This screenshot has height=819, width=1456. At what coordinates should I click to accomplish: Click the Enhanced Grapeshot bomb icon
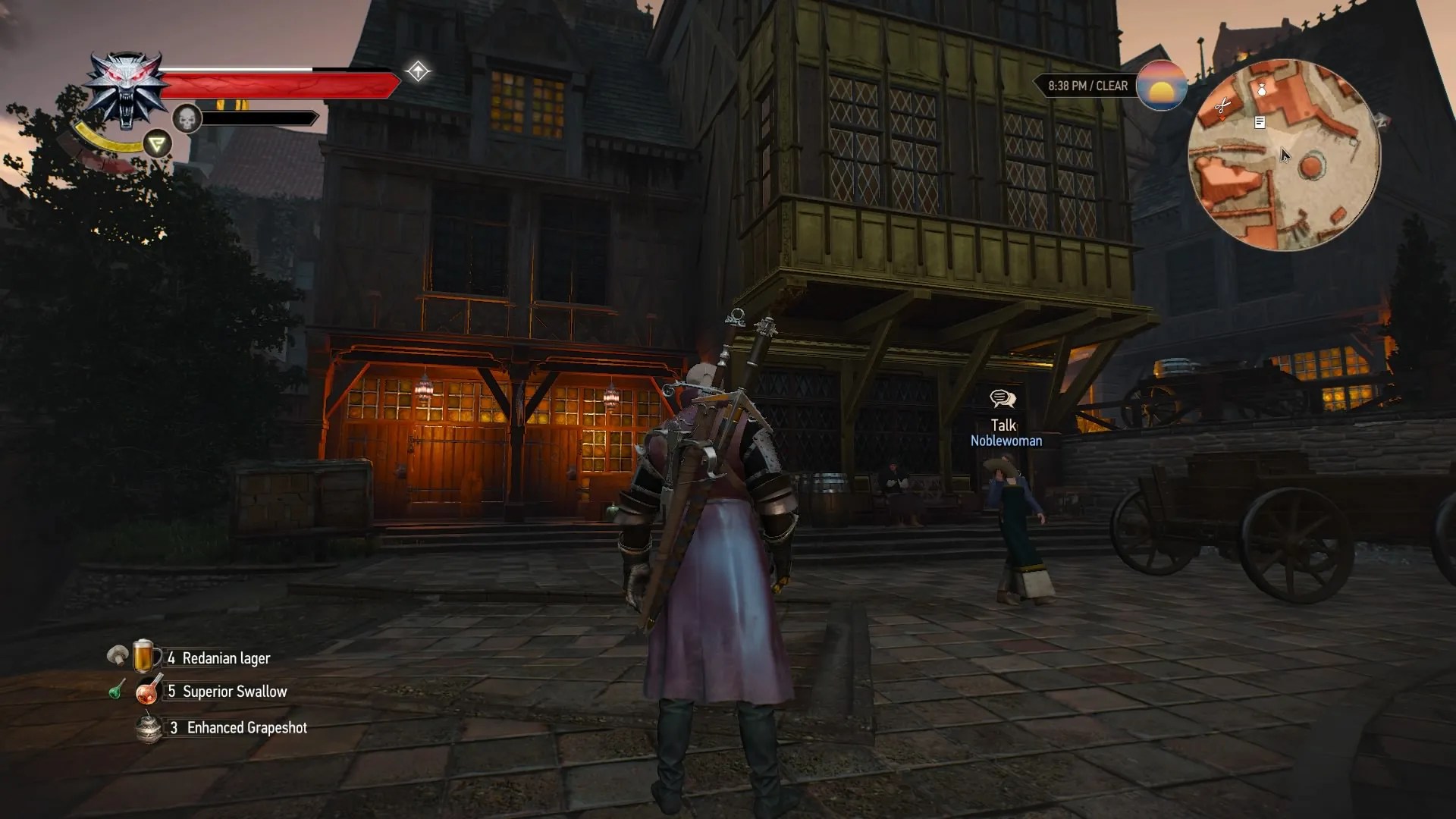pos(149,727)
